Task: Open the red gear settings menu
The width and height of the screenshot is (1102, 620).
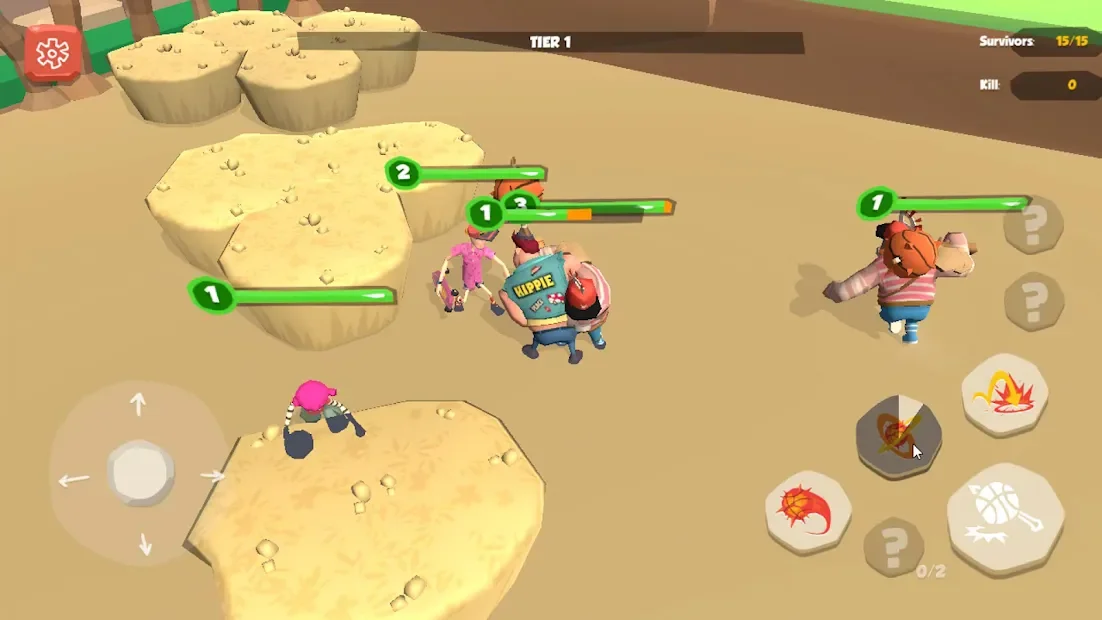Action: pos(52,53)
